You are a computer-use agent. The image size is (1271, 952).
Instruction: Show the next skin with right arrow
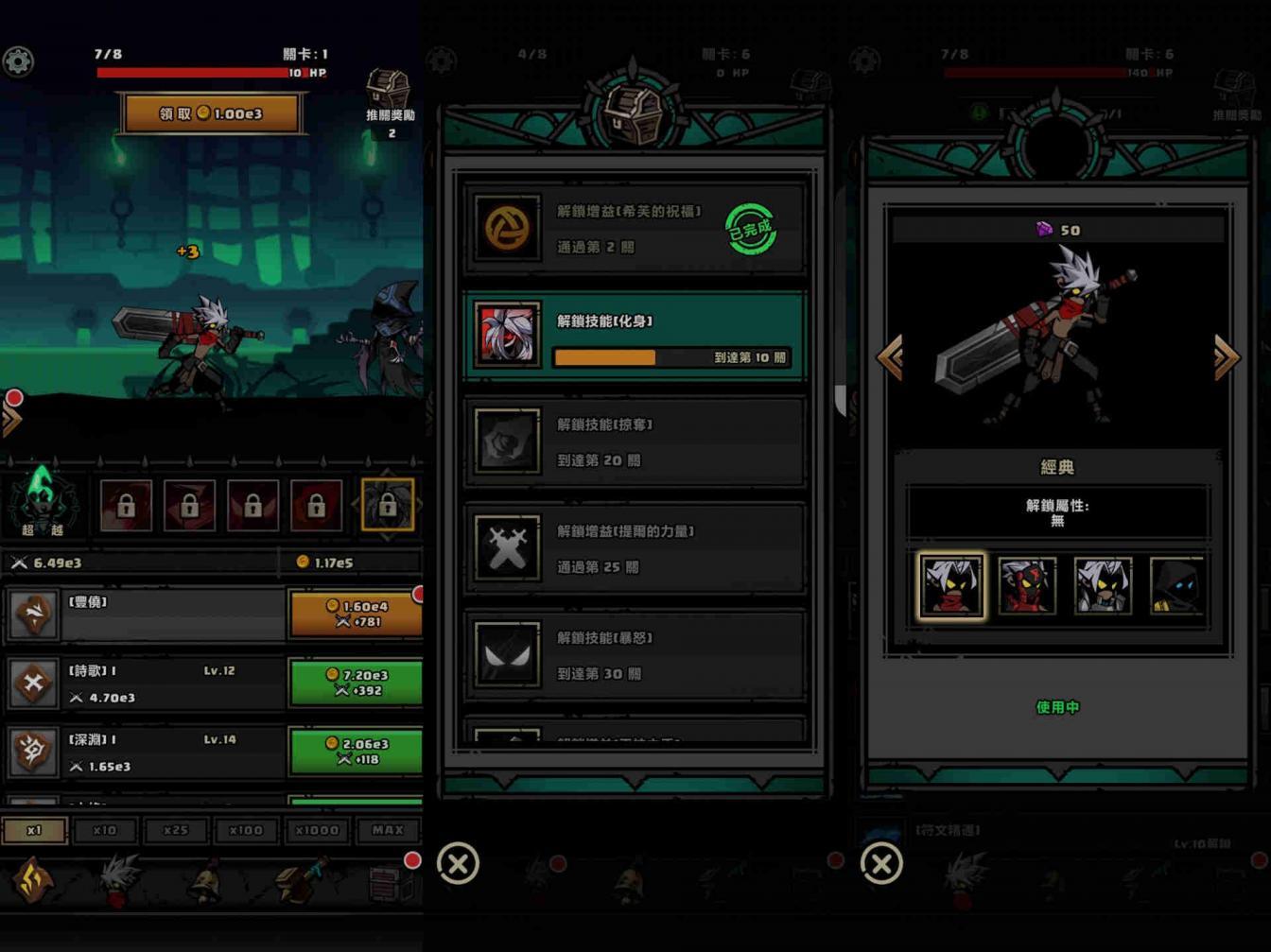pyautogui.click(x=1226, y=357)
